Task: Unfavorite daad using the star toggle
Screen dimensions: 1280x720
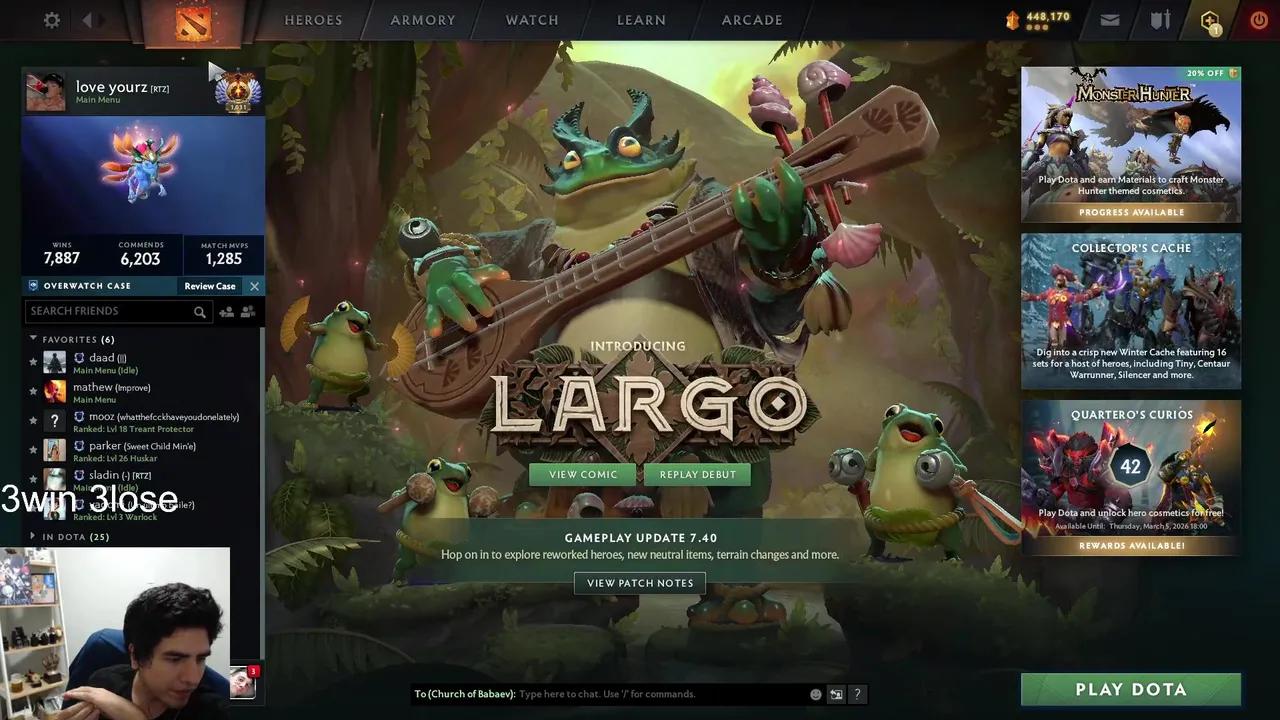Action: [33, 362]
